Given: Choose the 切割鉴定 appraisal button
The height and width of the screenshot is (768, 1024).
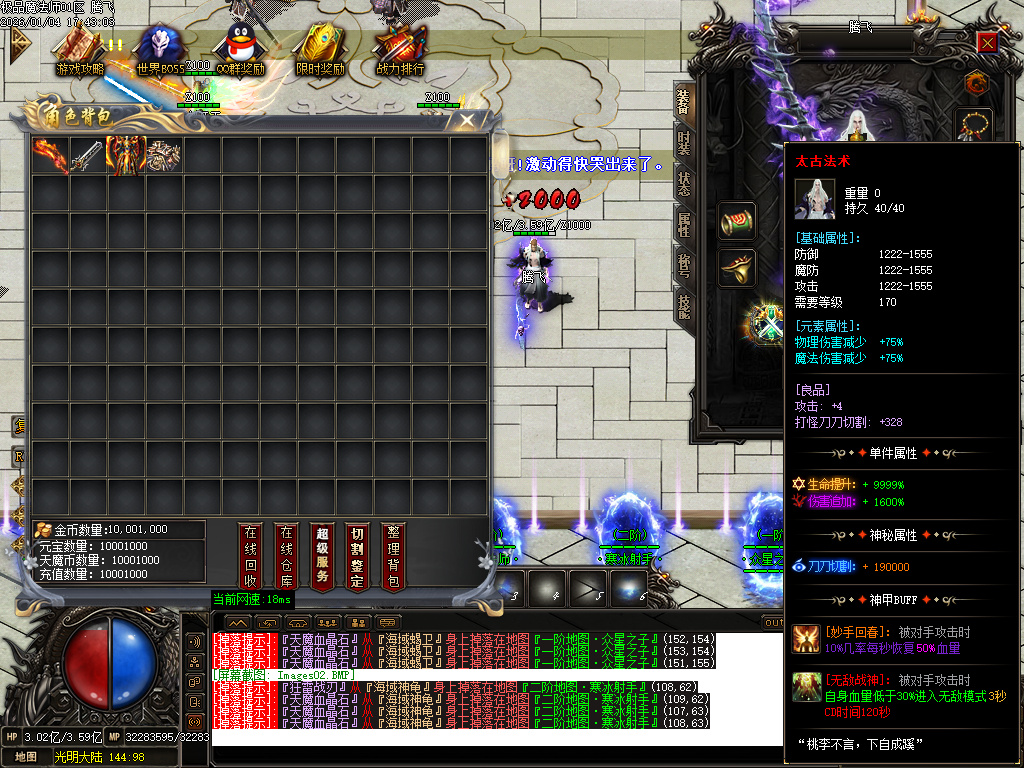Looking at the screenshot, I should point(357,556).
